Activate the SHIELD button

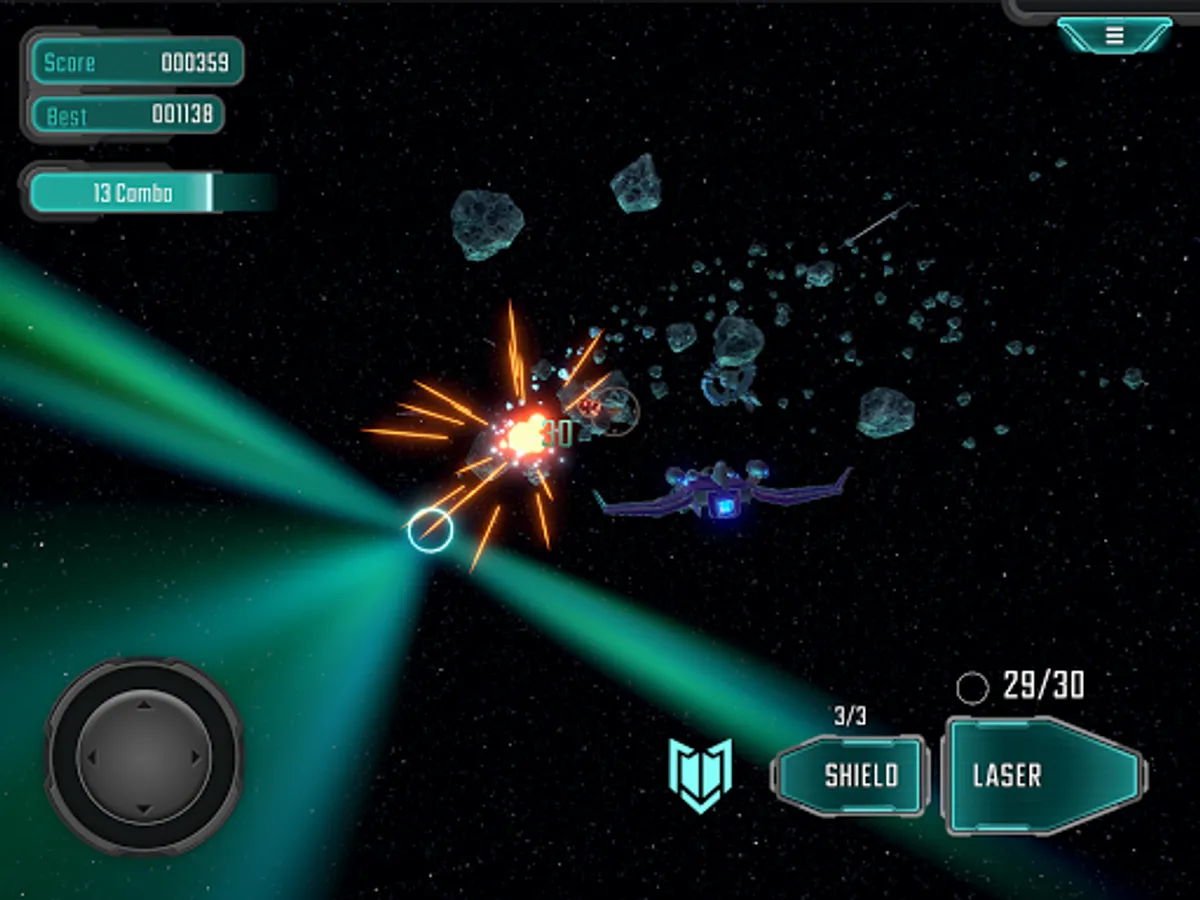(x=850, y=775)
